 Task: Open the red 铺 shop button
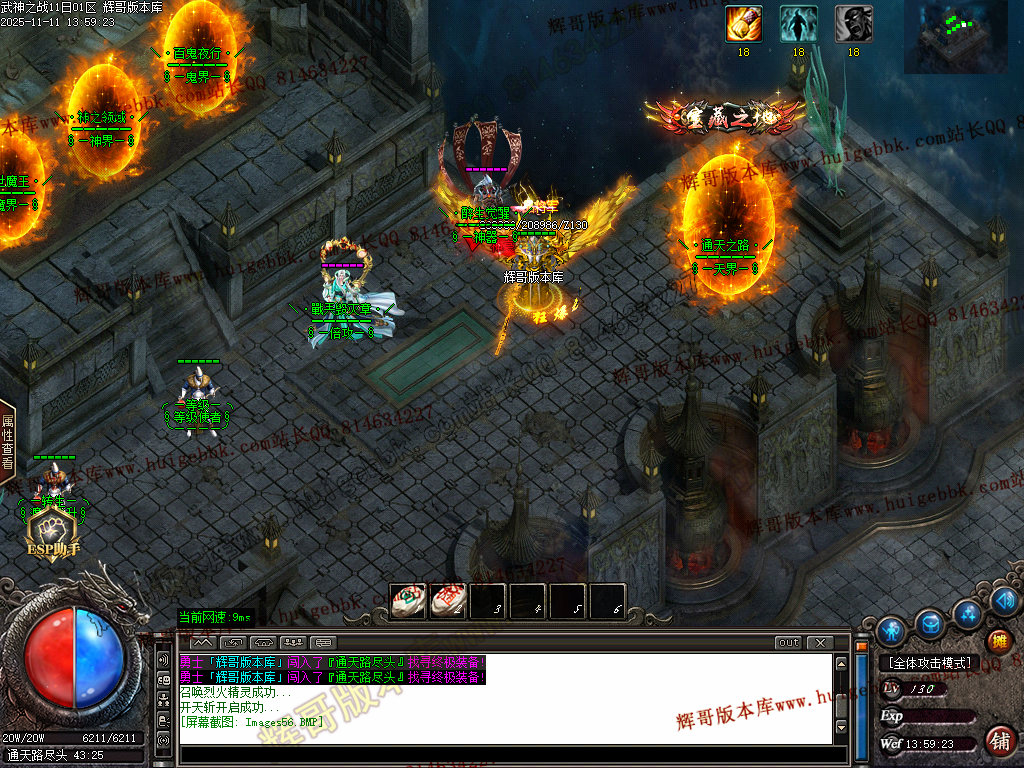click(998, 741)
